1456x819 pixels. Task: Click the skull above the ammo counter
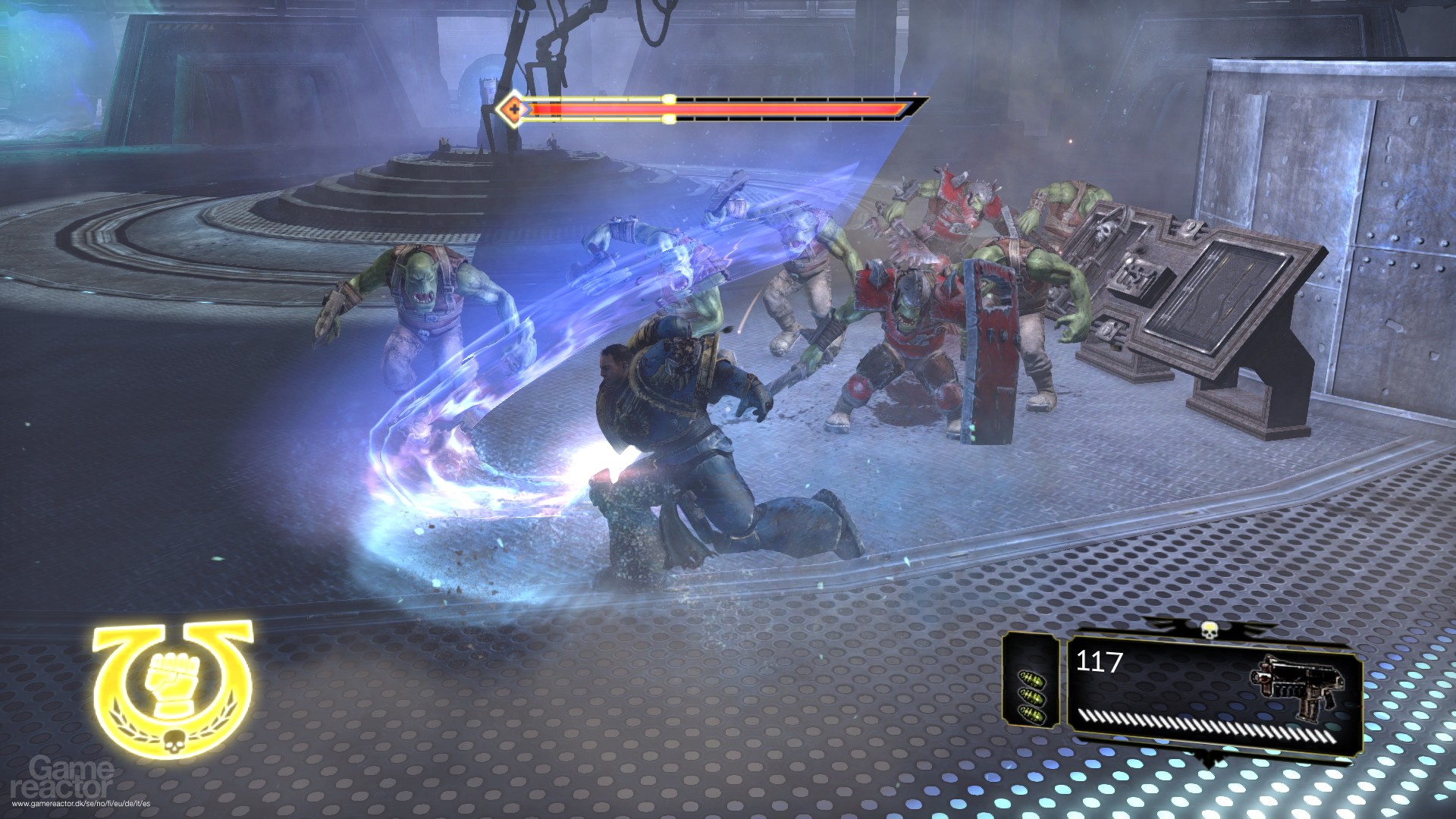tap(1210, 630)
